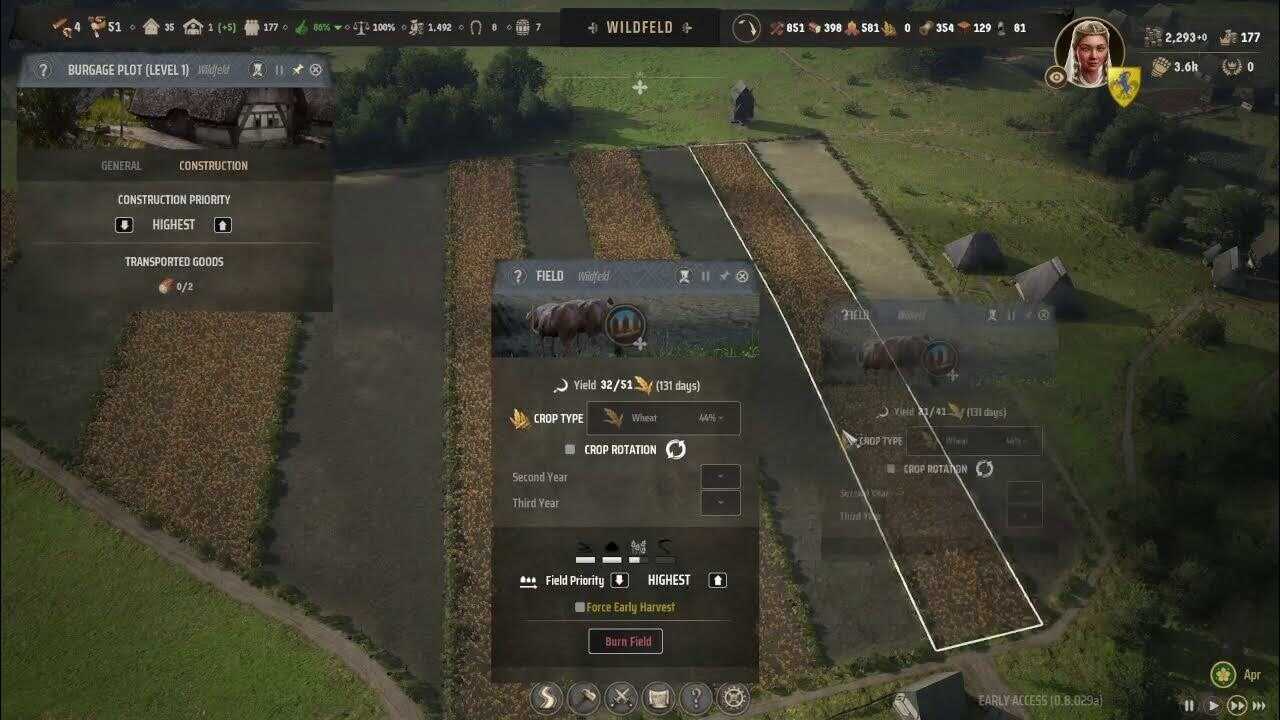Open help for Burgage Plot panel
The image size is (1280, 720).
point(43,70)
